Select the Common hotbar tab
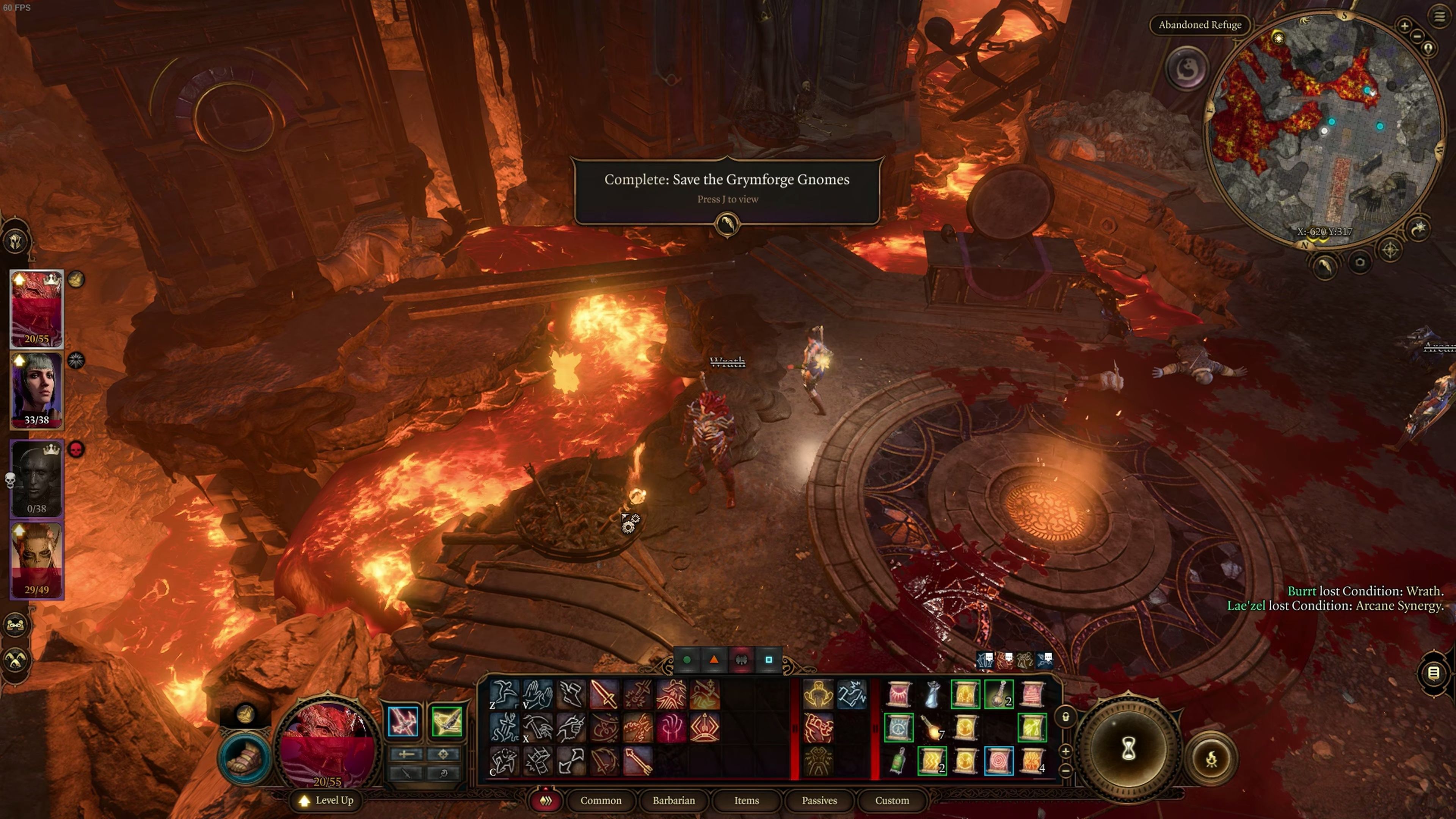The image size is (1456, 819). 600,800
